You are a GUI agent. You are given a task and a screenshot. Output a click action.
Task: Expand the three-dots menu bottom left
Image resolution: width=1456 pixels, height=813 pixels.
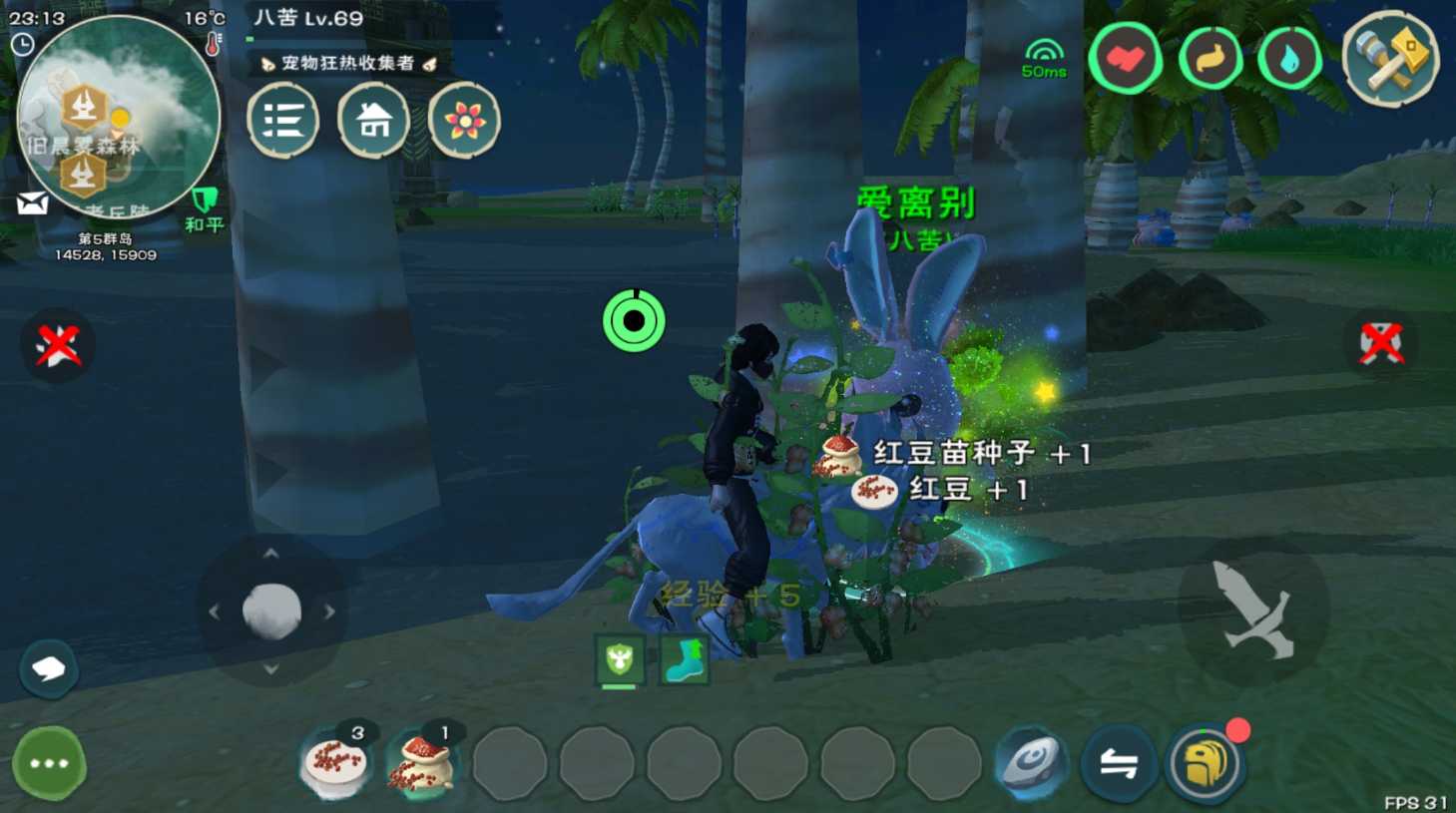(46, 762)
